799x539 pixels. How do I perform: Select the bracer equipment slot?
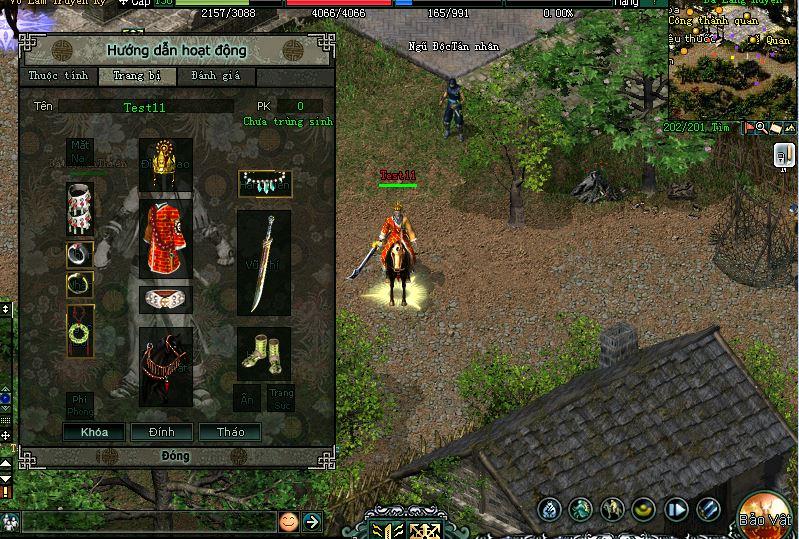(x=80, y=208)
